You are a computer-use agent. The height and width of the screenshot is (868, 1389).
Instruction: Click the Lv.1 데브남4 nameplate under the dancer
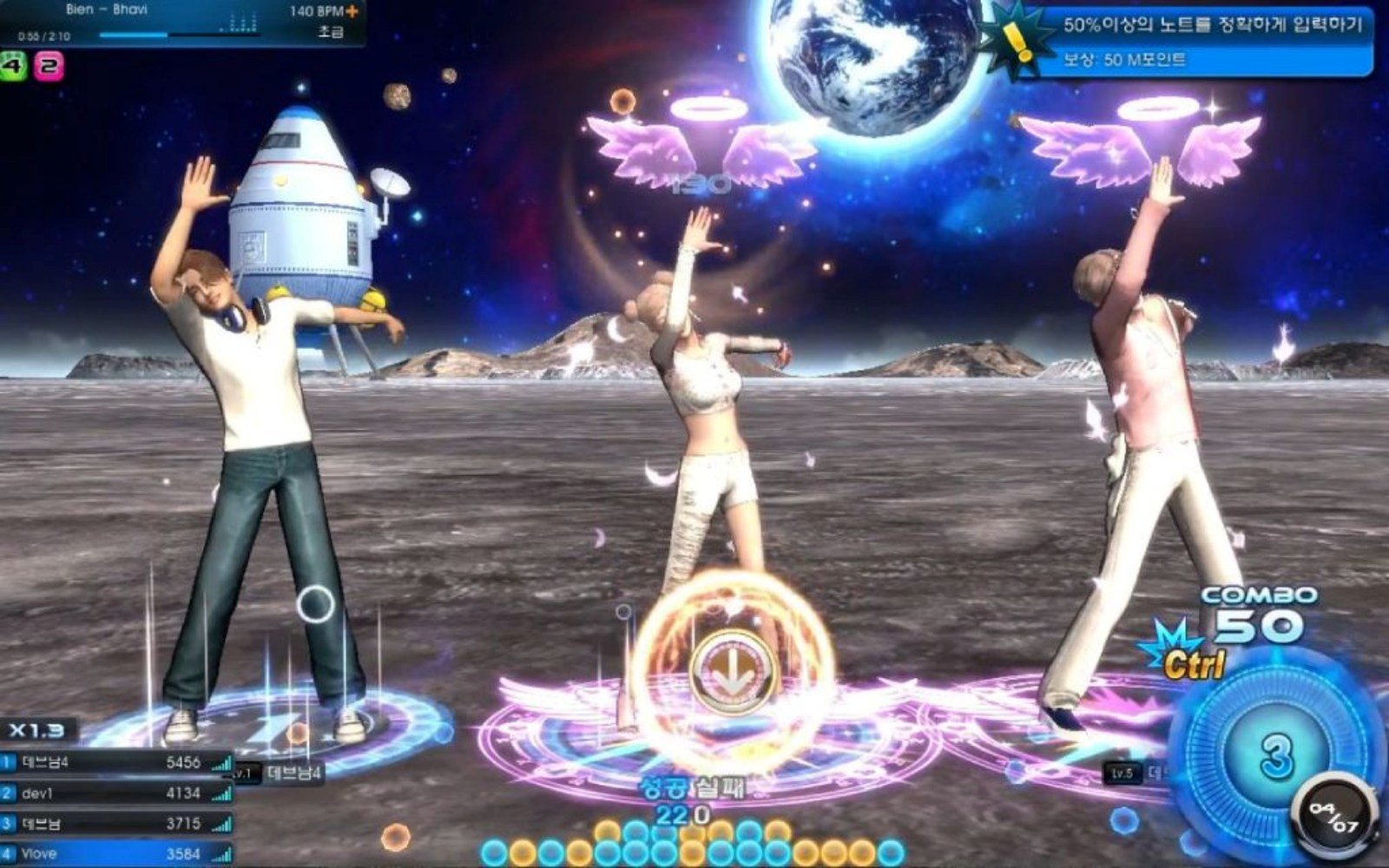click(x=280, y=773)
